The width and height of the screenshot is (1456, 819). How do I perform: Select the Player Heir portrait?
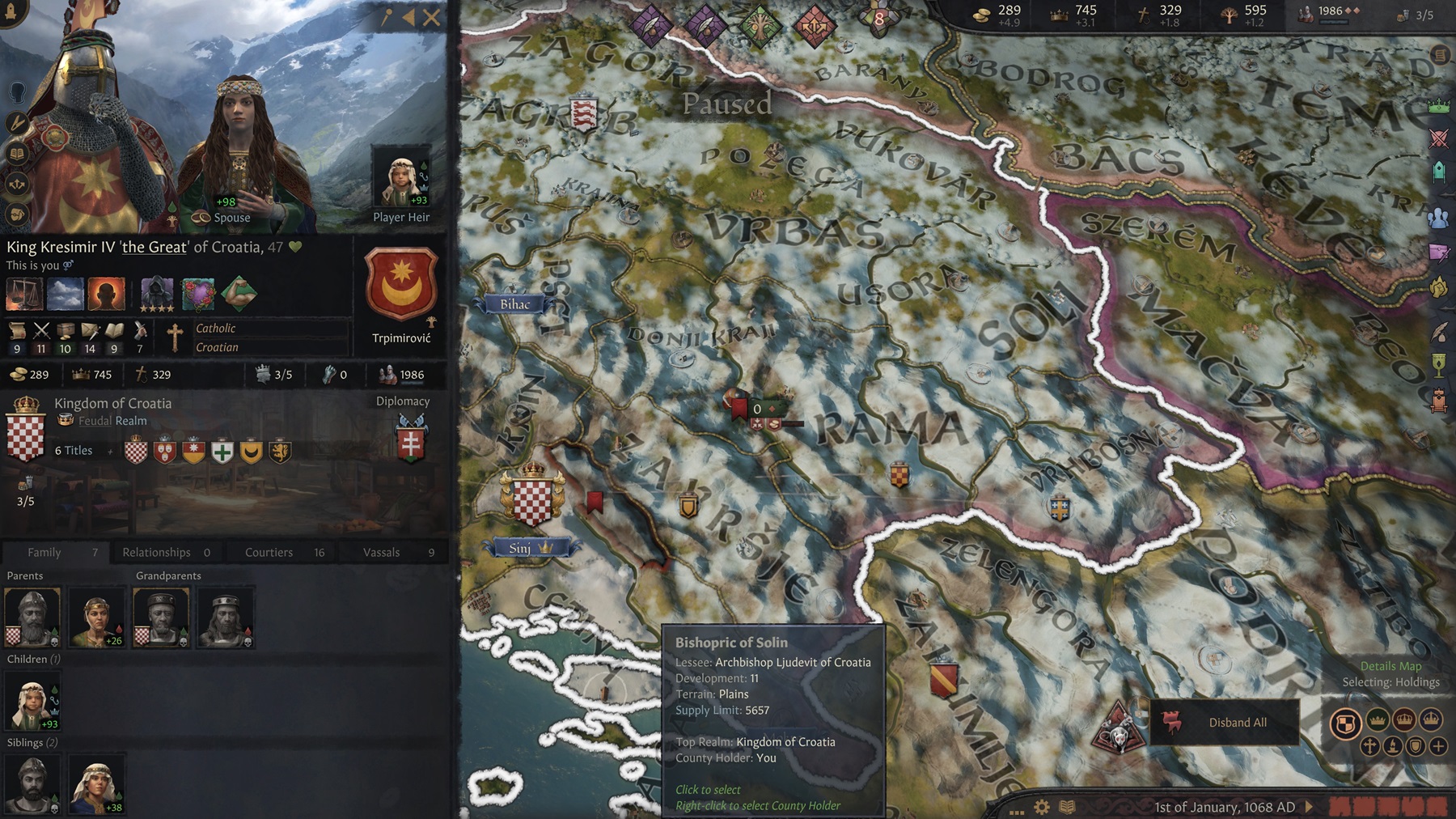point(400,178)
